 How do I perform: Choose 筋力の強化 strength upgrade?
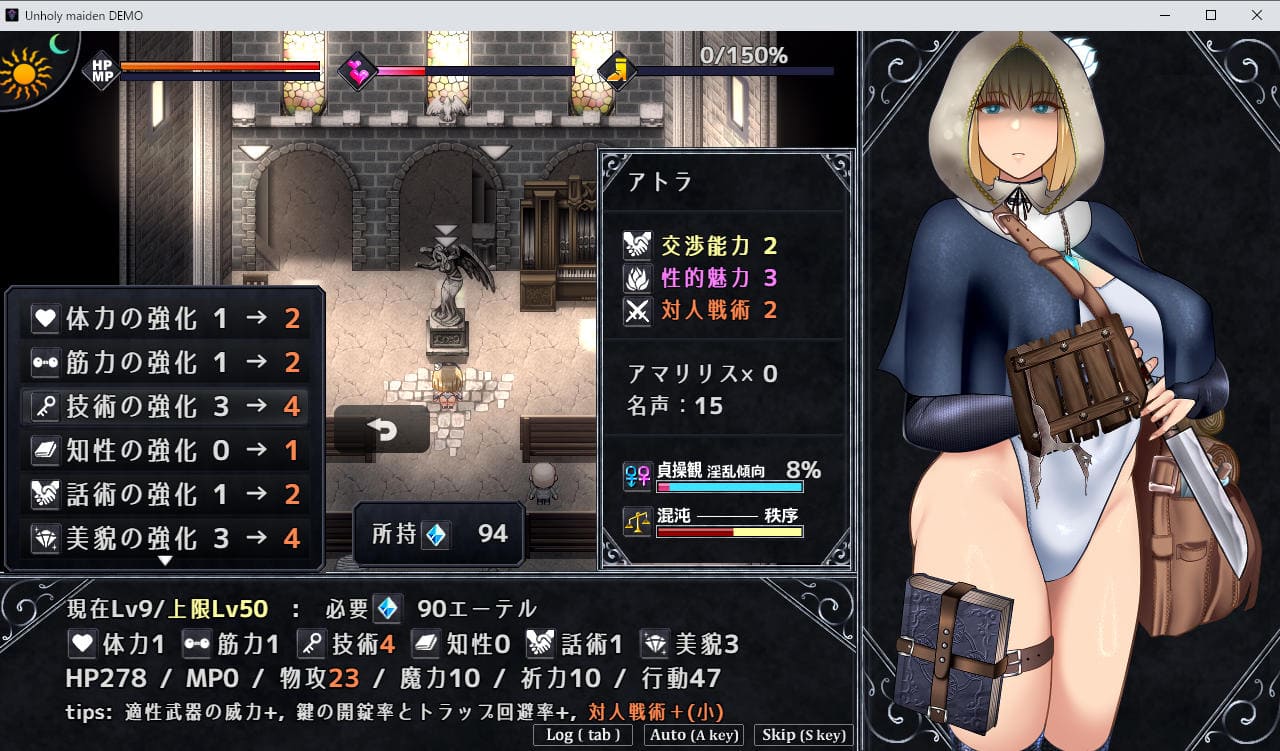(165, 363)
